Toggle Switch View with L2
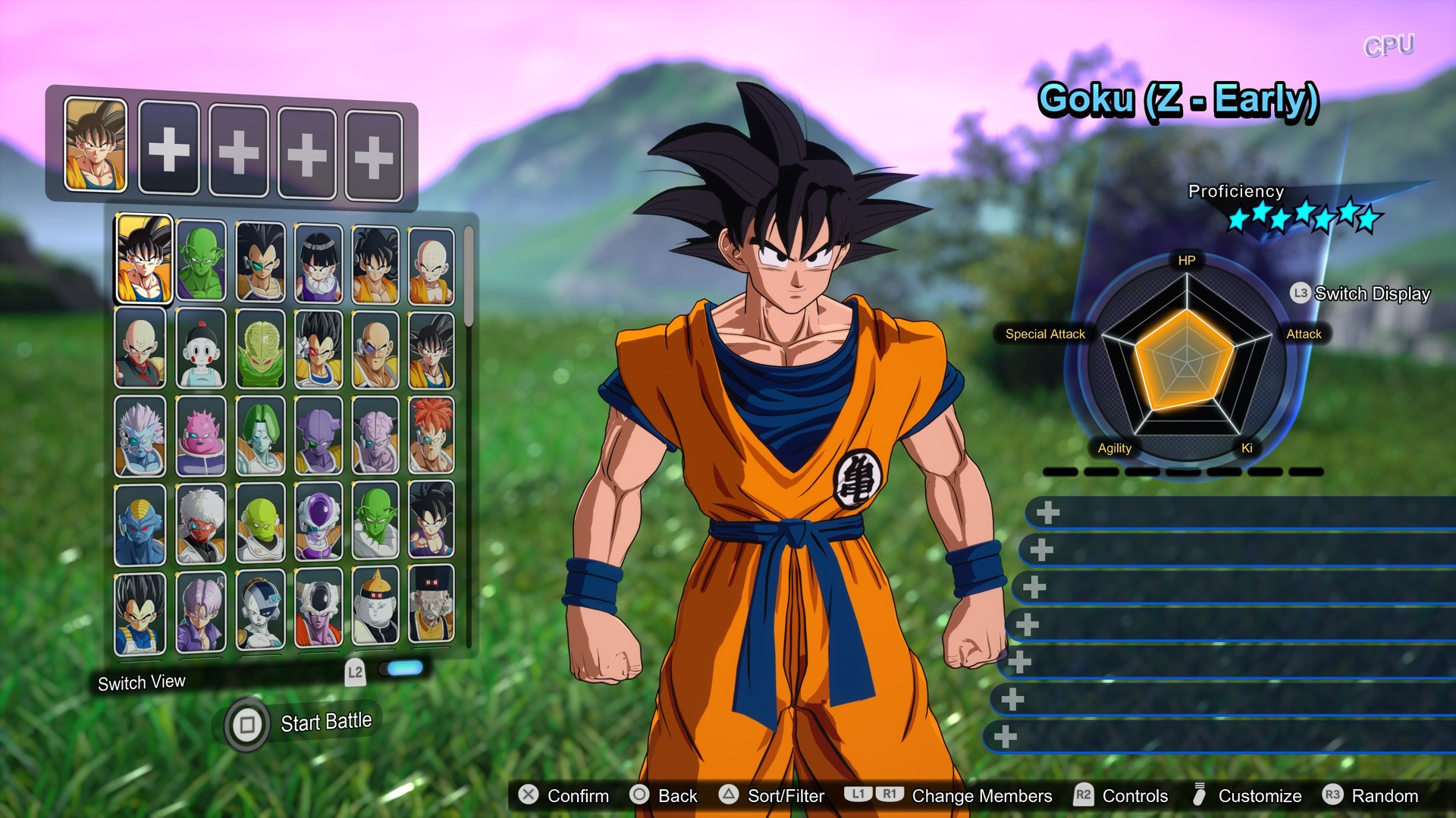 pos(353,671)
